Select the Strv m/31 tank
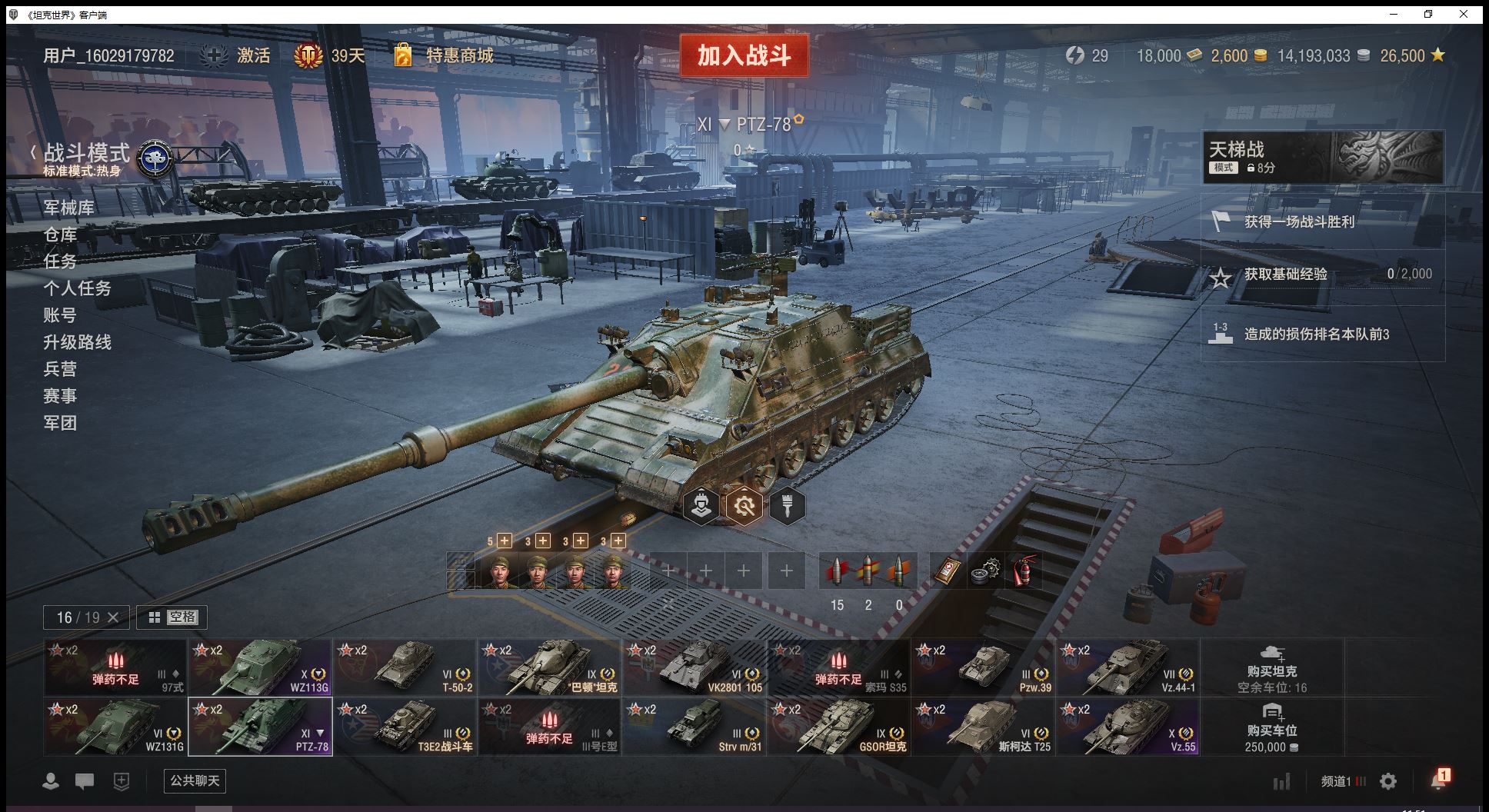Screen dimensions: 1489x812 click(694, 727)
